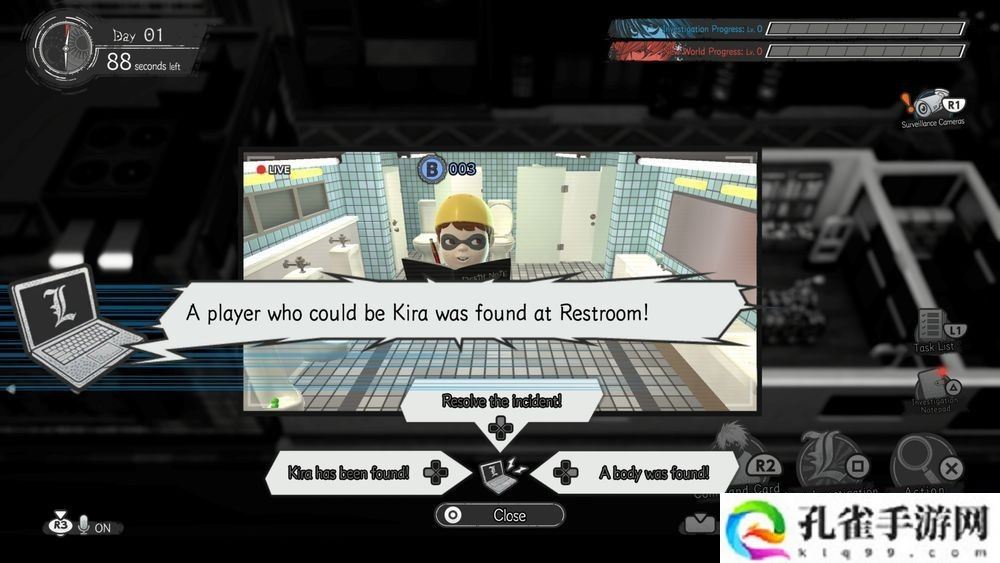
Task: Choose the "Resolve the incident!" option
Action: (x=501, y=402)
